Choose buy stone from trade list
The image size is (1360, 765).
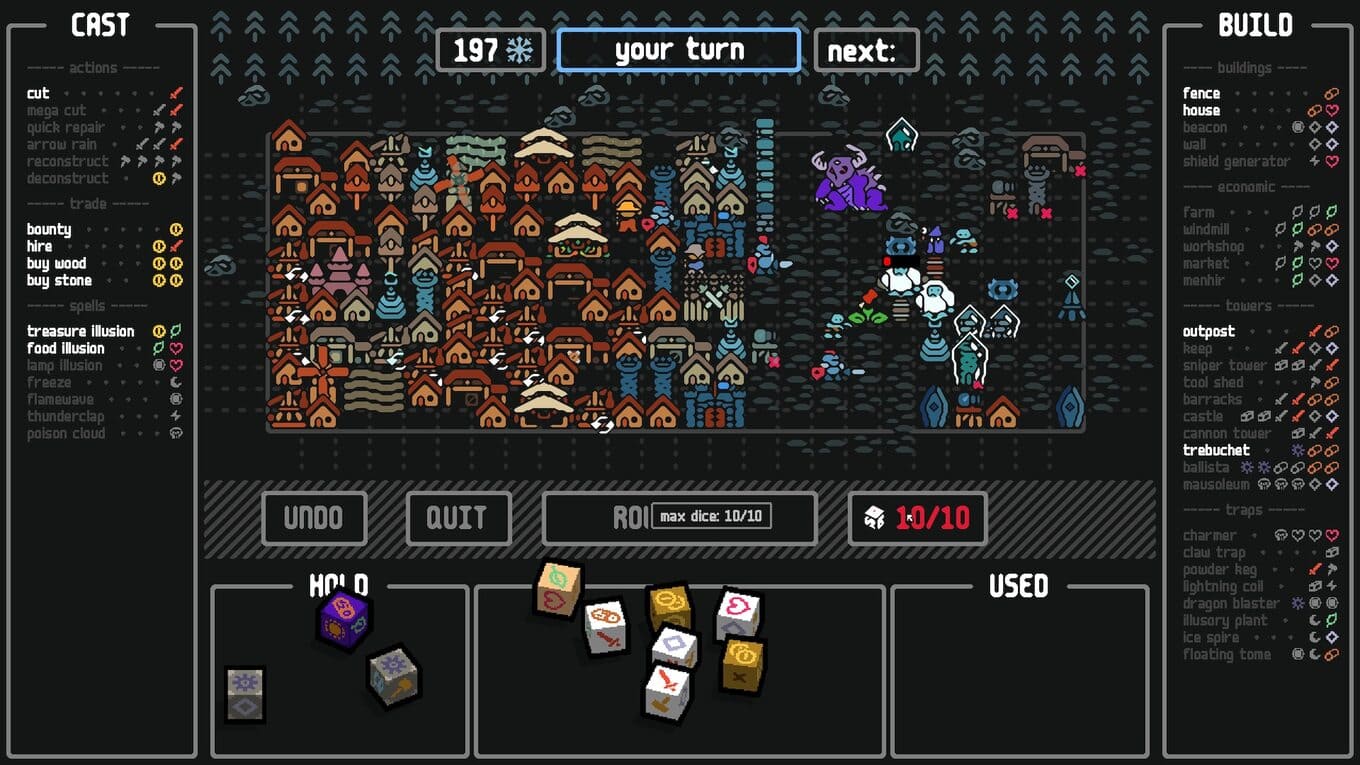point(58,281)
